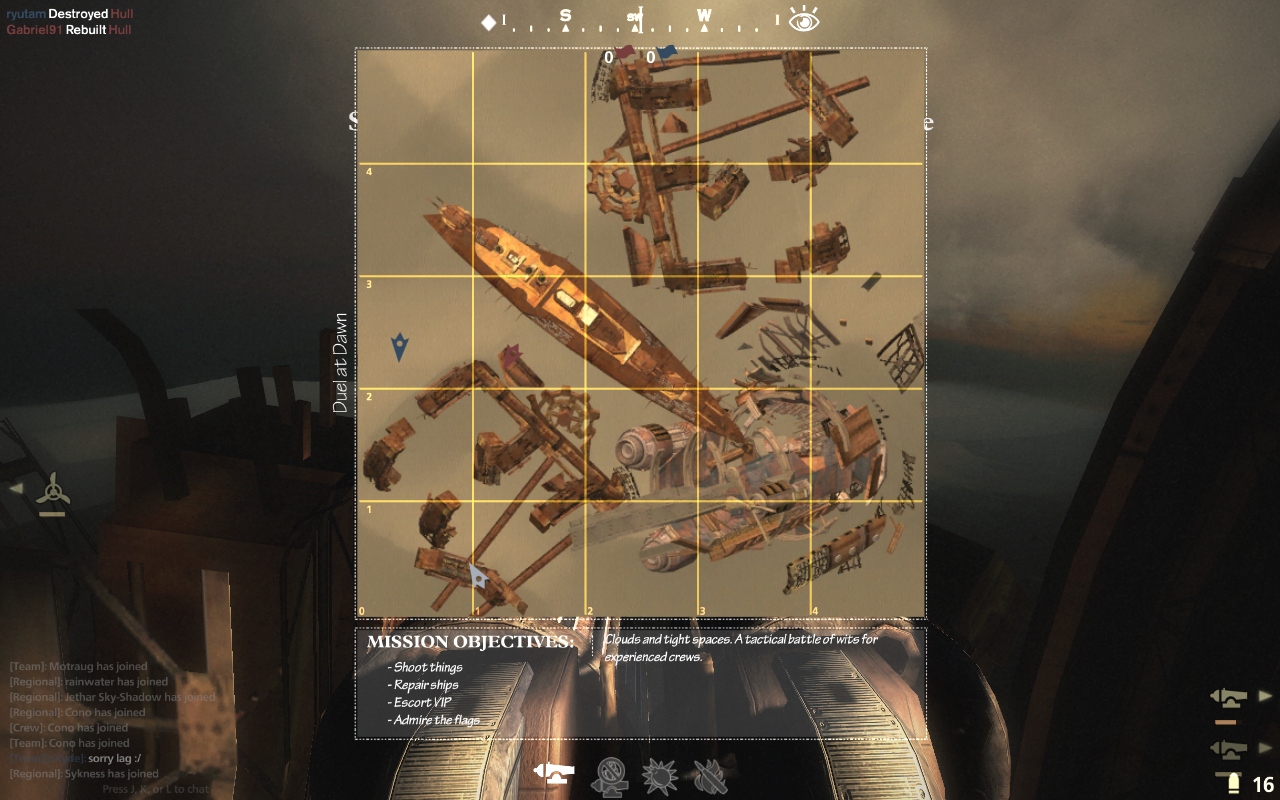Click the orange weapon heat bar

tap(1228, 722)
